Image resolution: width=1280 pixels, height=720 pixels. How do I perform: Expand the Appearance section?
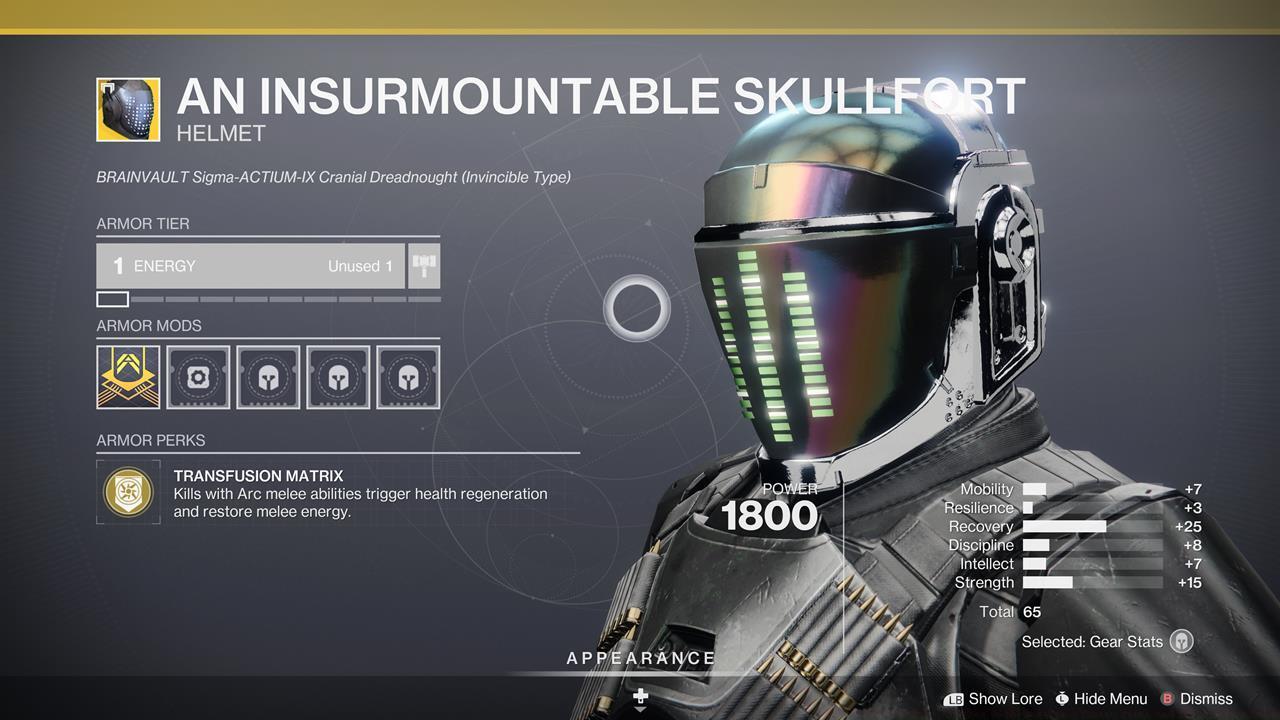[x=640, y=658]
